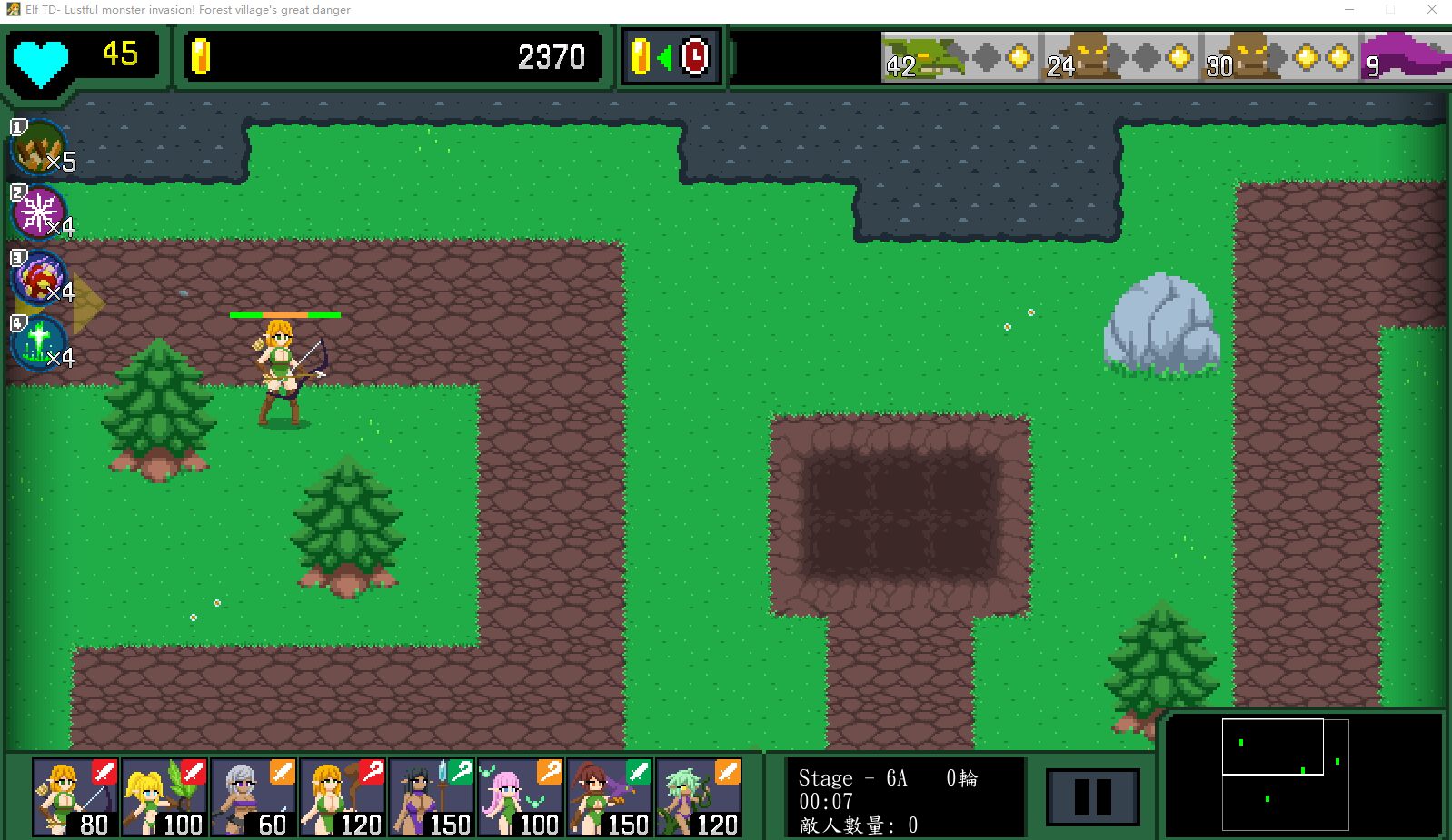Choose the green-haired vine elf costing 120
The image size is (1452, 840).
tap(699, 797)
